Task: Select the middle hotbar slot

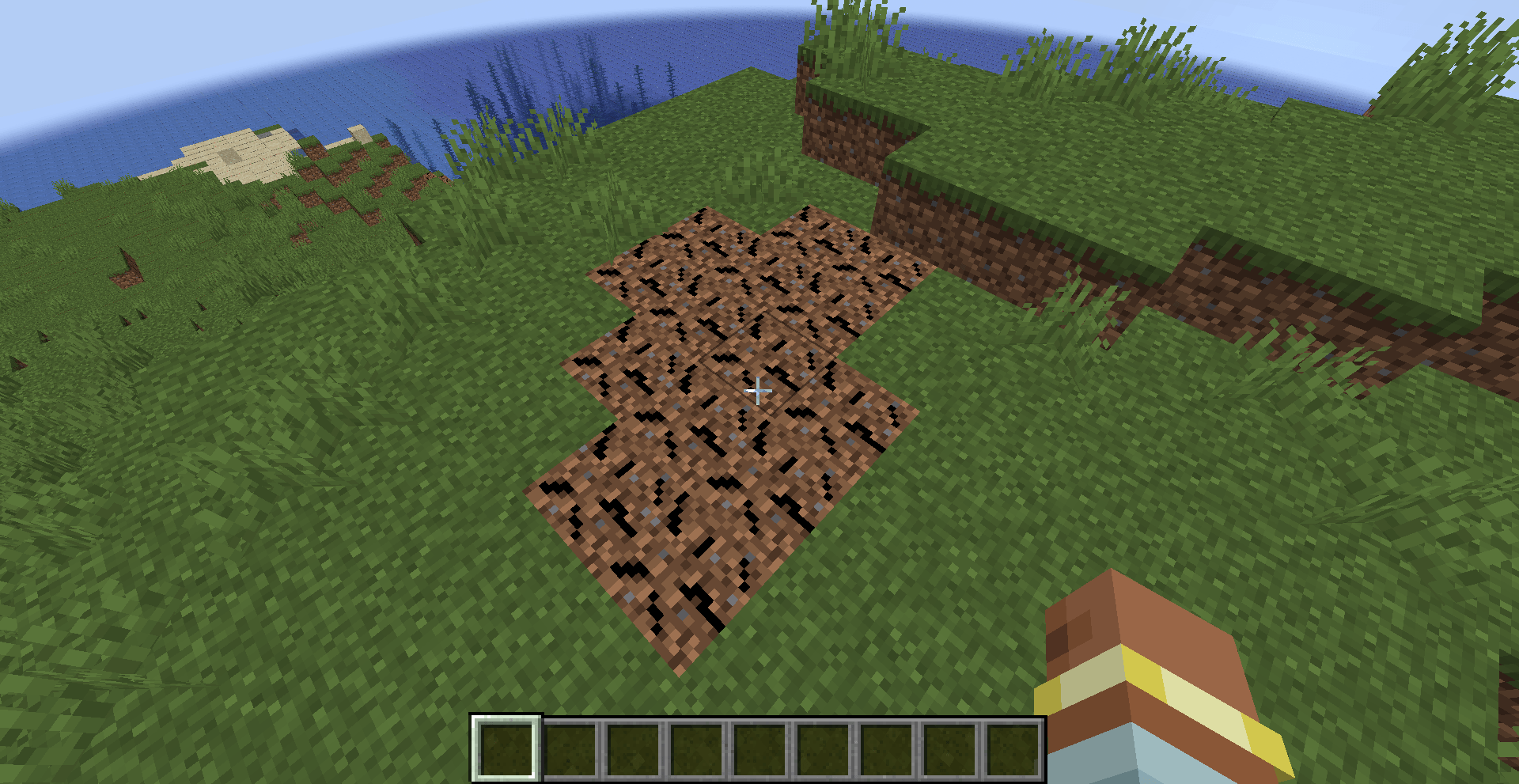Action: (759, 748)
